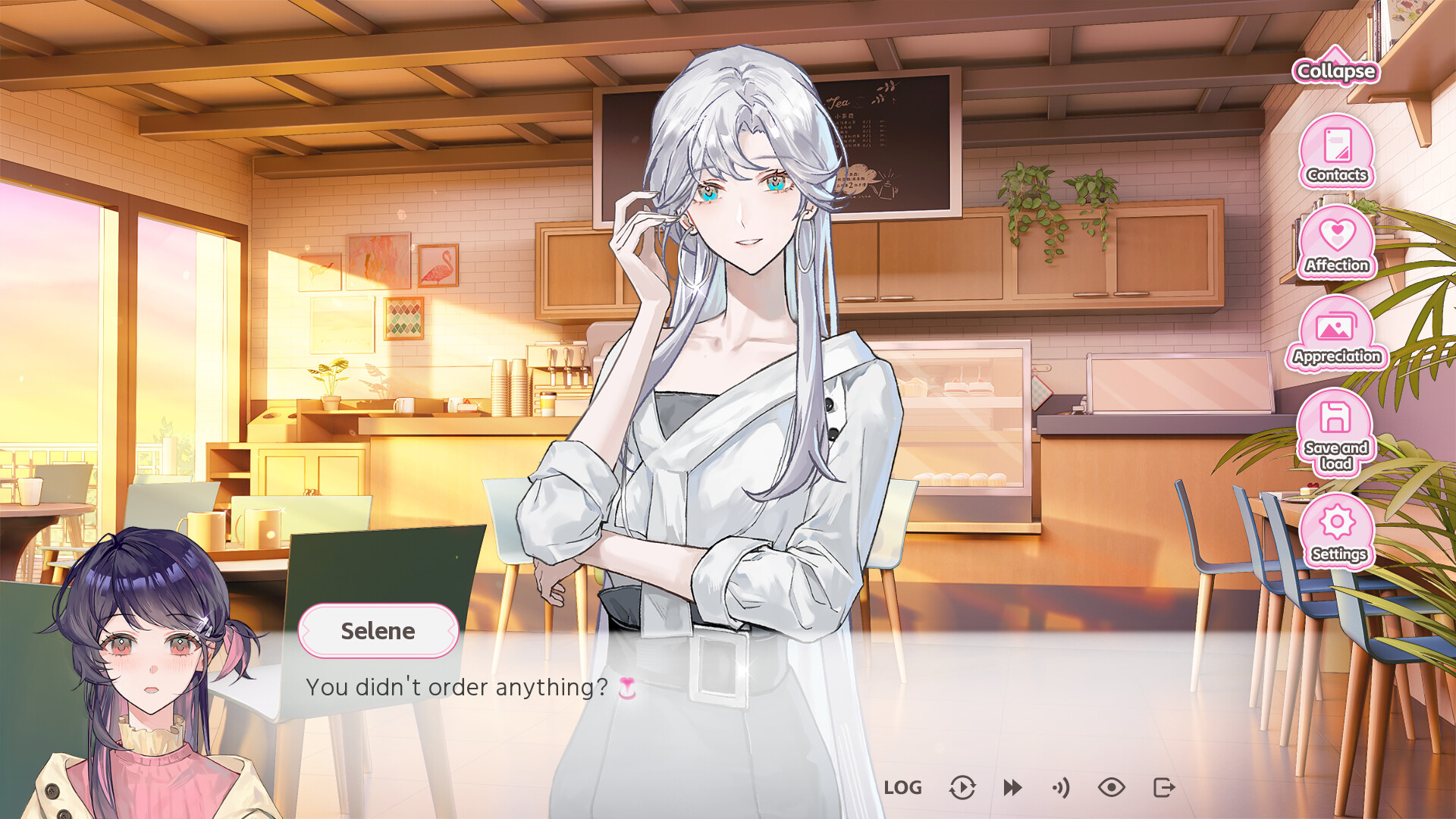Select the gear icon on Settings

point(1335,522)
